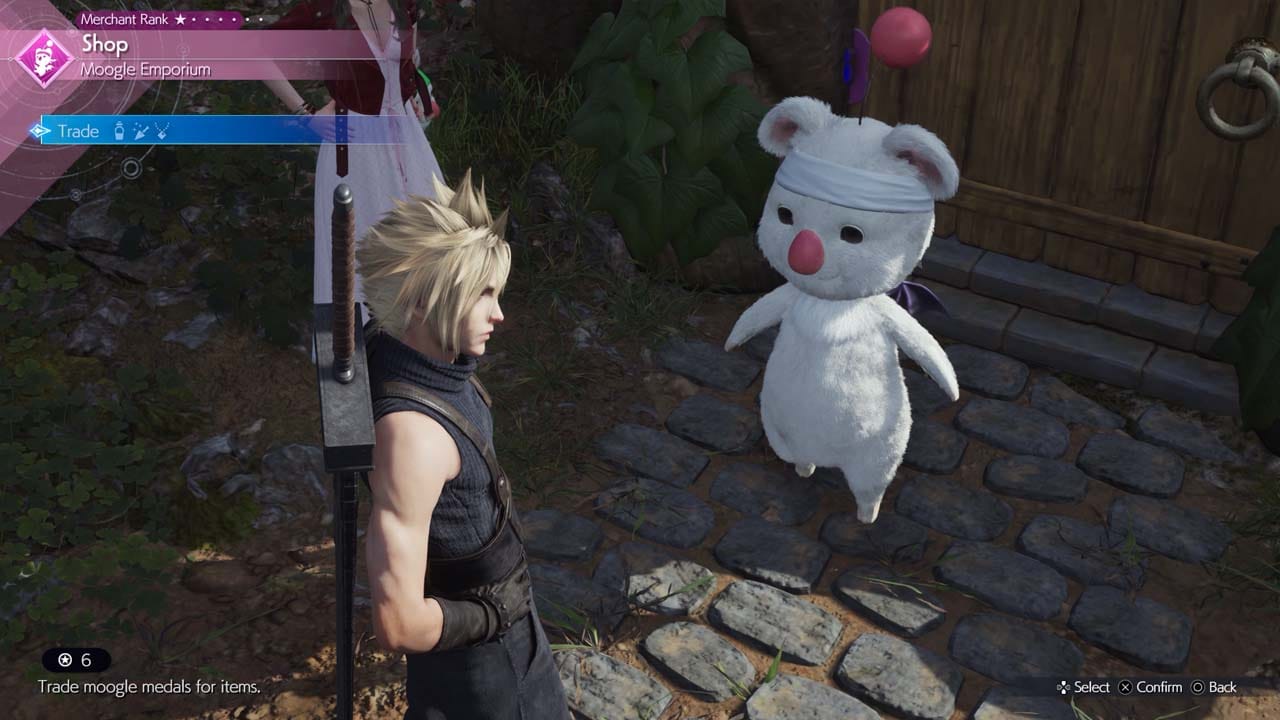The image size is (1280, 720).
Task: Click the Select prompt label
Action: 1093,687
